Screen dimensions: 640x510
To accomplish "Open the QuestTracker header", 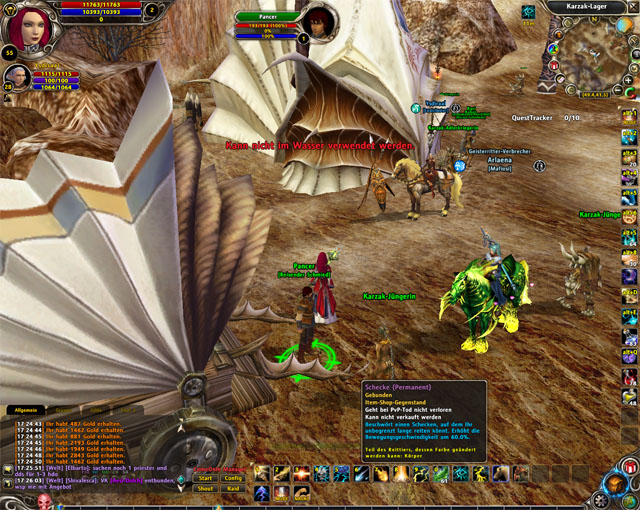I will (531, 117).
